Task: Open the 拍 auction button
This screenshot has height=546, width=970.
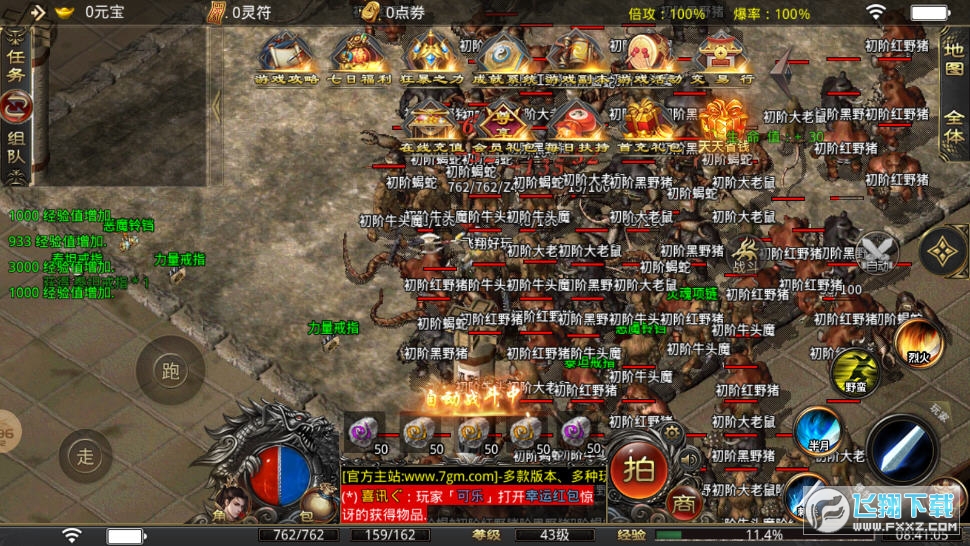Action: pos(640,467)
